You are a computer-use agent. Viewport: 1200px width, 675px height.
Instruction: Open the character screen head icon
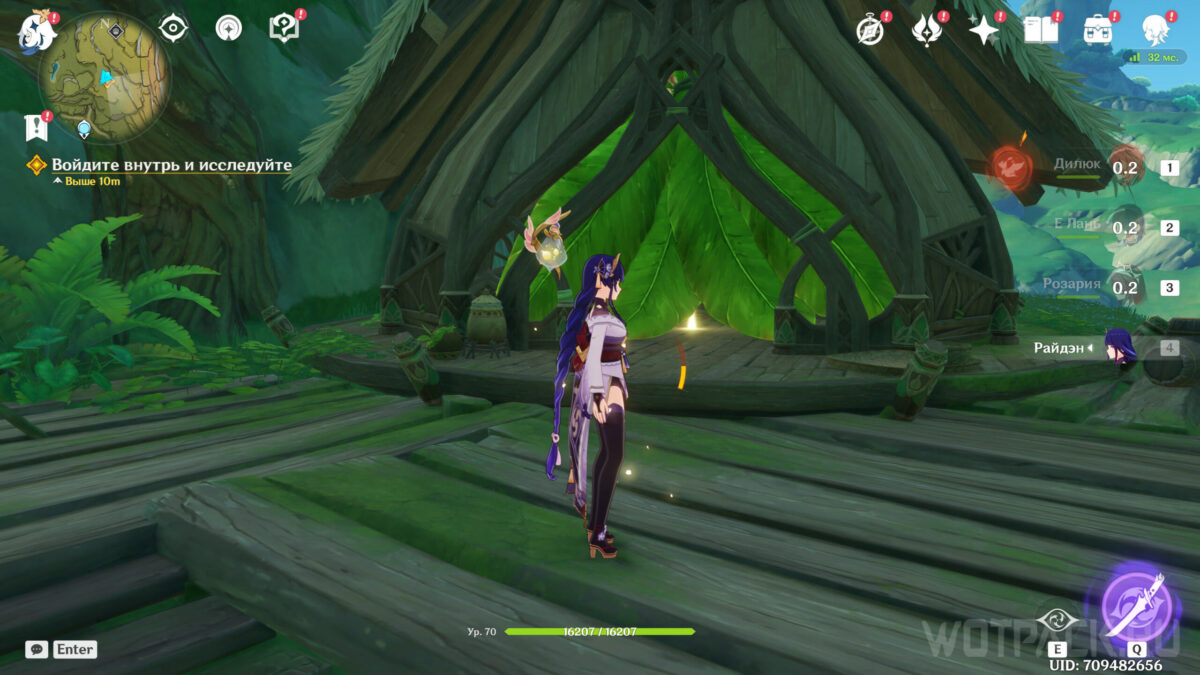tap(1157, 30)
